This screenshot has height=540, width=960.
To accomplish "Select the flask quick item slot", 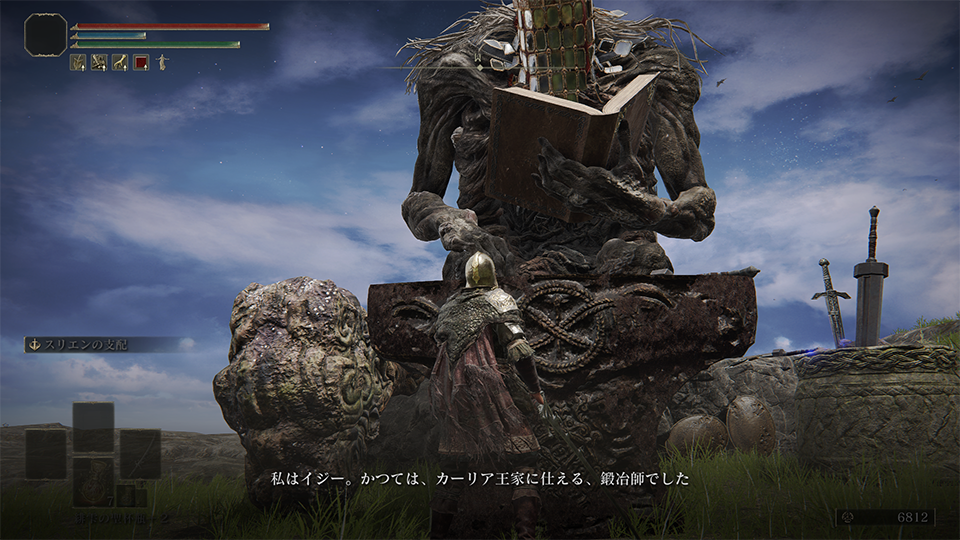I will (x=93, y=481).
